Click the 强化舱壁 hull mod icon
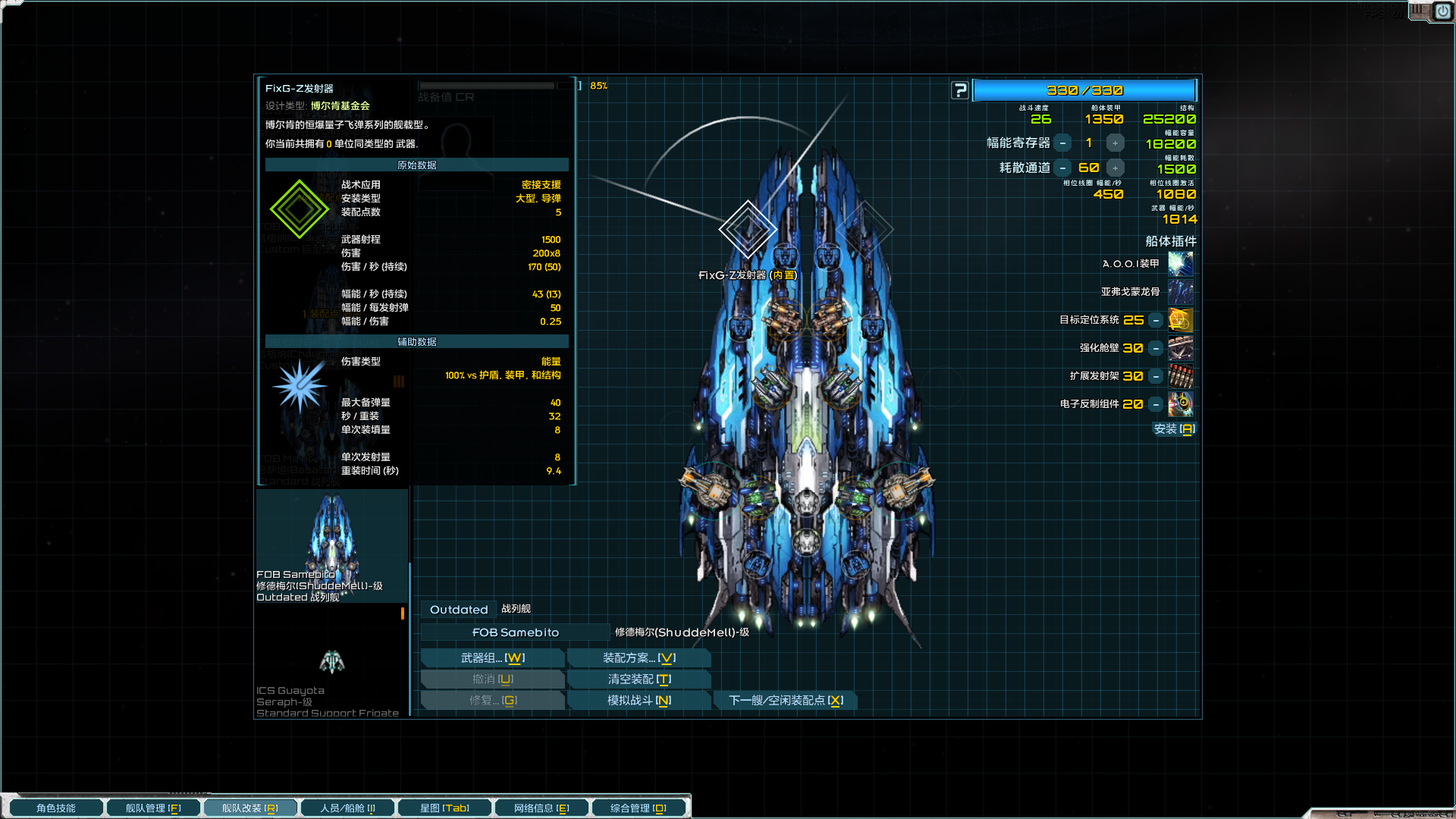The width and height of the screenshot is (1456, 819). 1181,348
